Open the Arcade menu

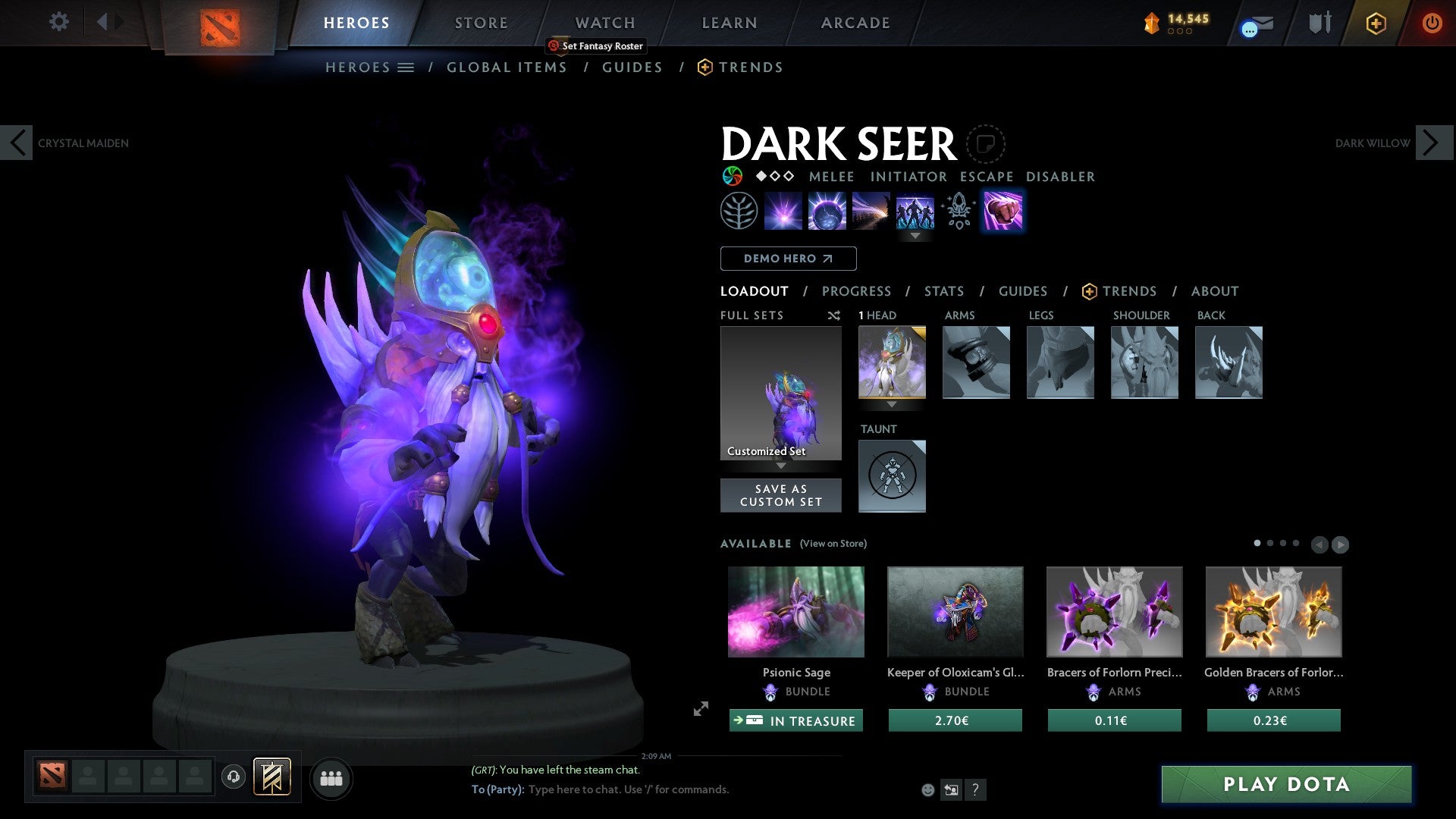click(x=855, y=23)
